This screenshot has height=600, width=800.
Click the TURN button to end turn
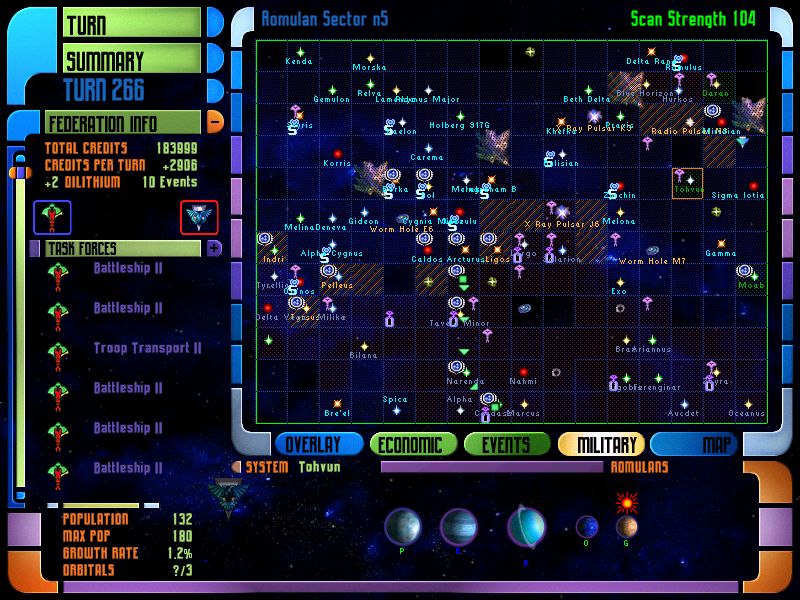point(131,23)
